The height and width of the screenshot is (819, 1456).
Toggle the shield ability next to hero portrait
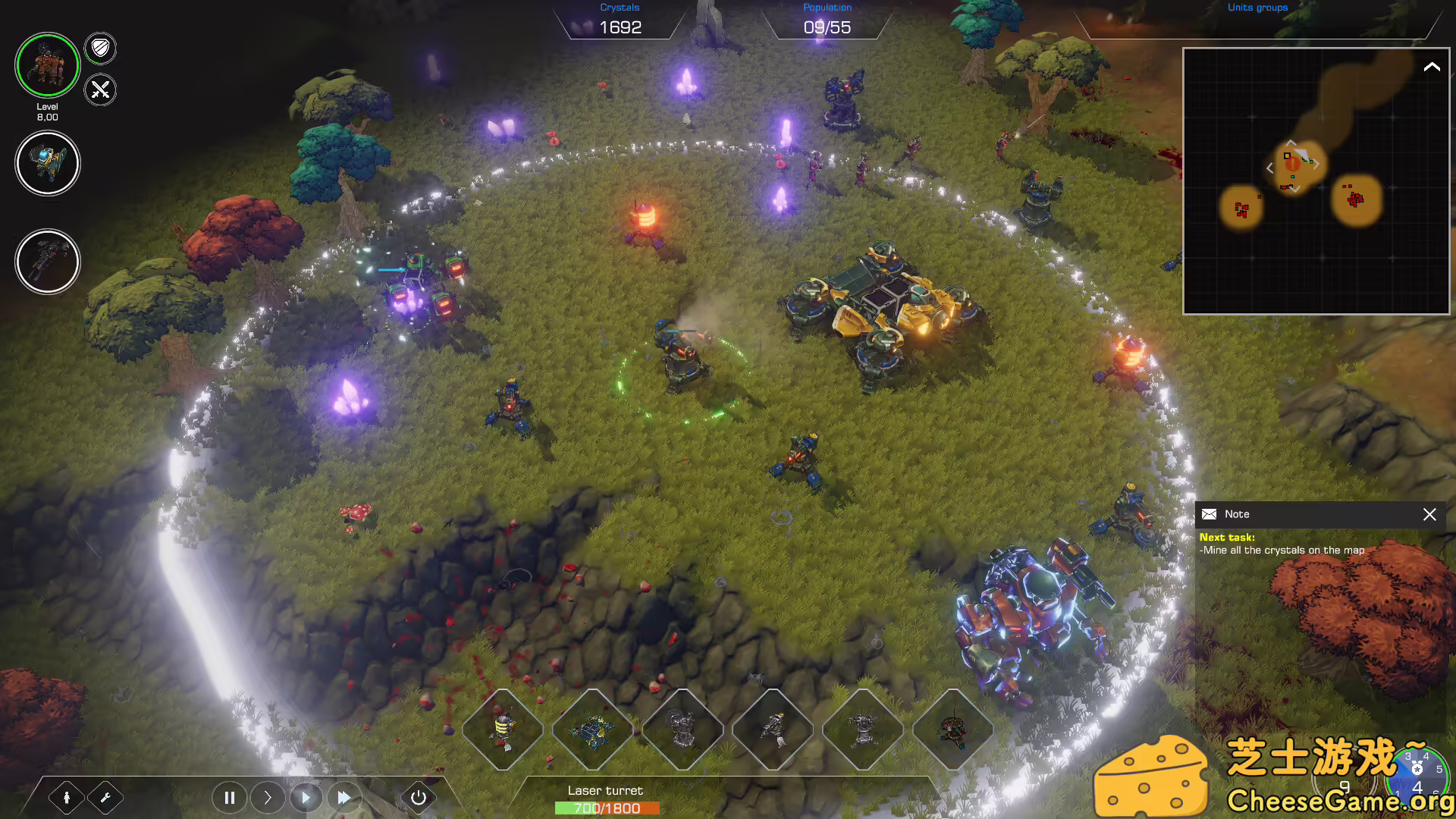(x=99, y=49)
